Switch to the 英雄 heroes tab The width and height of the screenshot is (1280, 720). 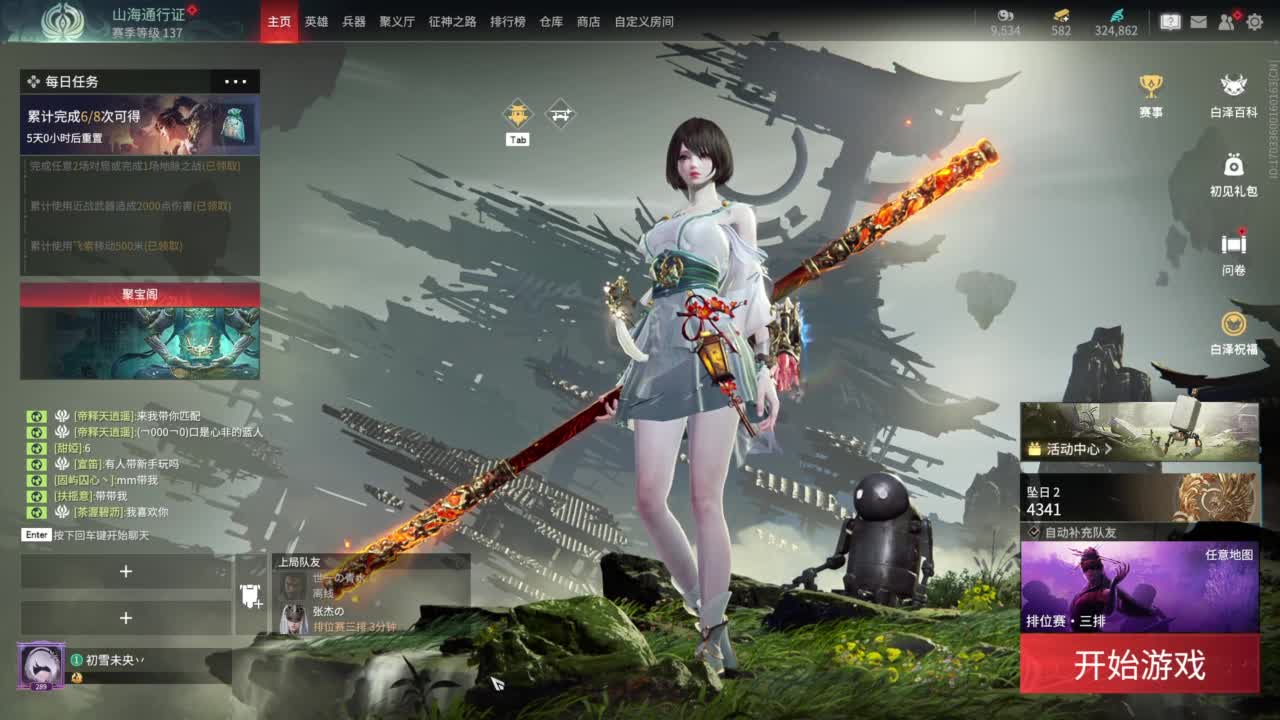point(317,21)
